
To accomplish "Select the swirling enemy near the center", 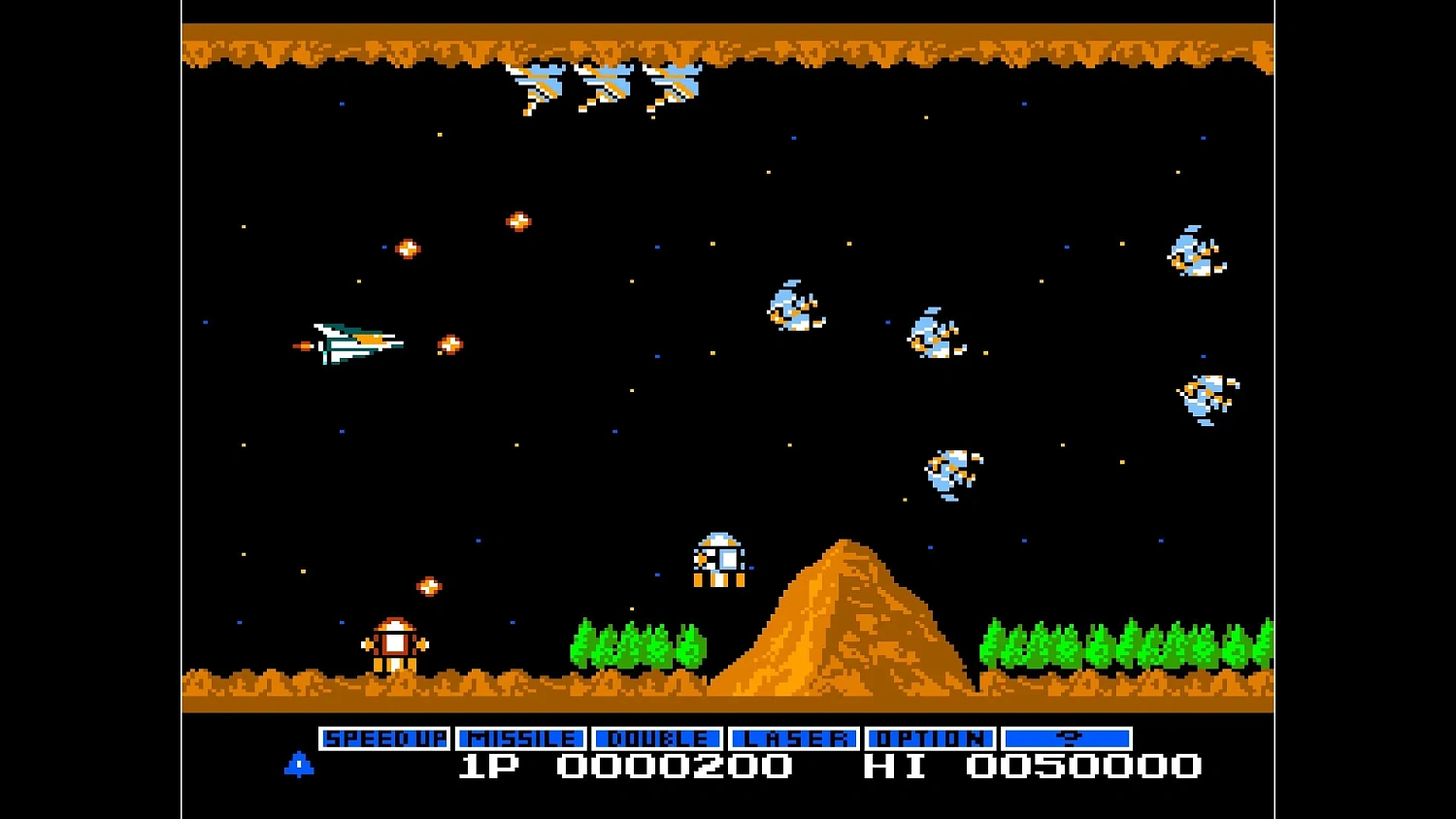I will 791,309.
